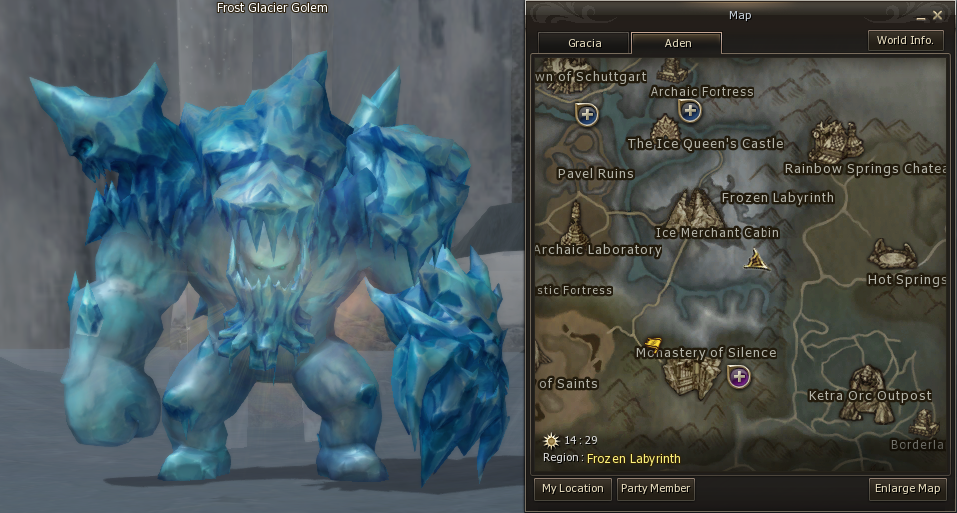Image resolution: width=957 pixels, height=513 pixels.
Task: Minimize the Map window
Action: [x=920, y=16]
